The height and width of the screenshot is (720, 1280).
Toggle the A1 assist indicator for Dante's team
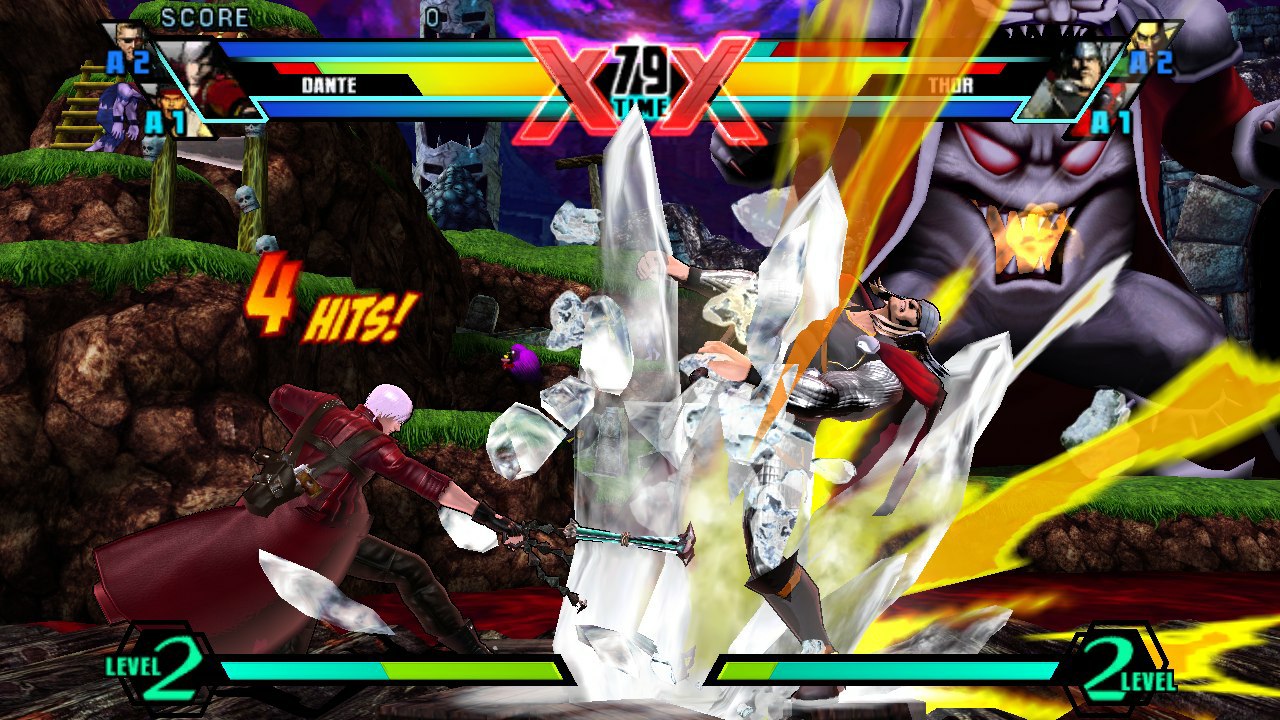coord(165,120)
